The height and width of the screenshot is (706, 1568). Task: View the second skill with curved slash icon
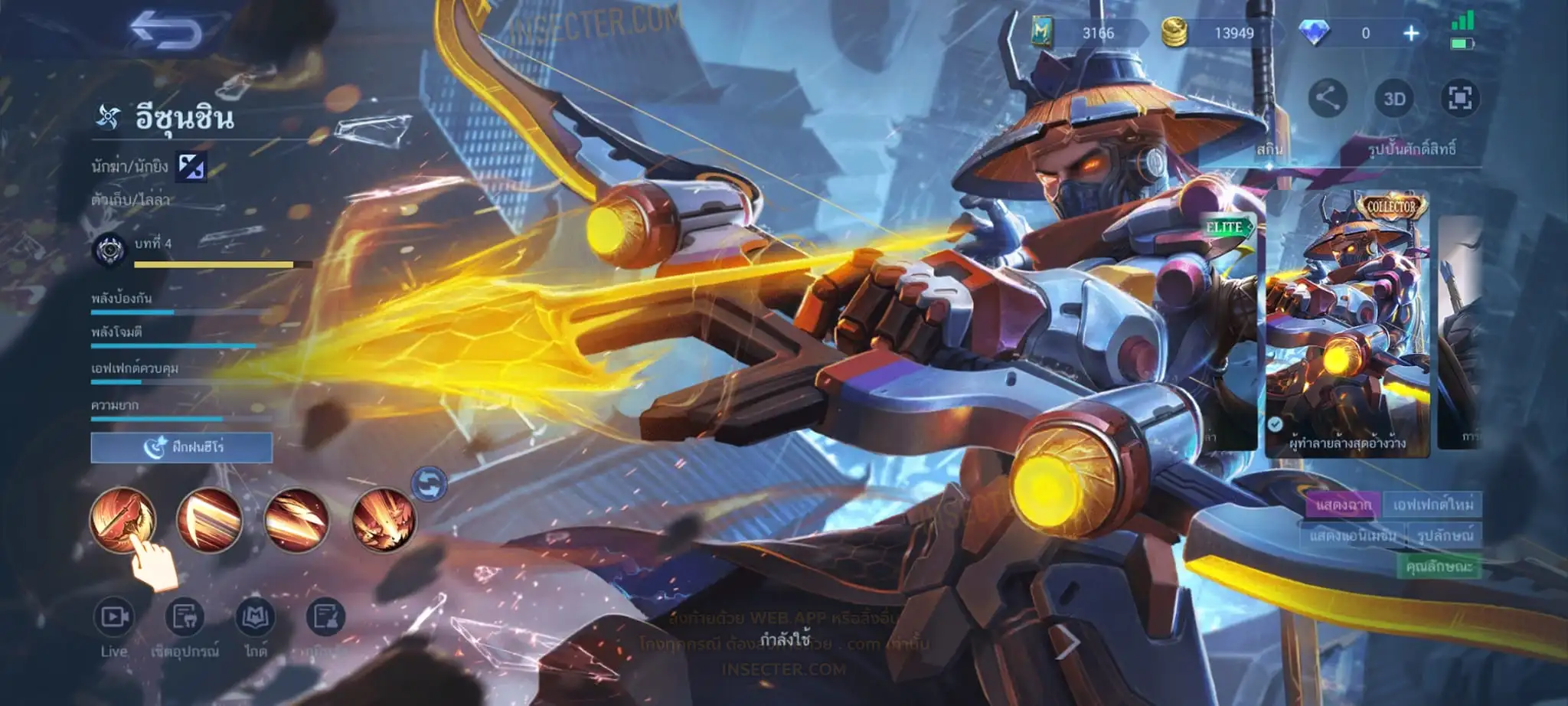(210, 520)
